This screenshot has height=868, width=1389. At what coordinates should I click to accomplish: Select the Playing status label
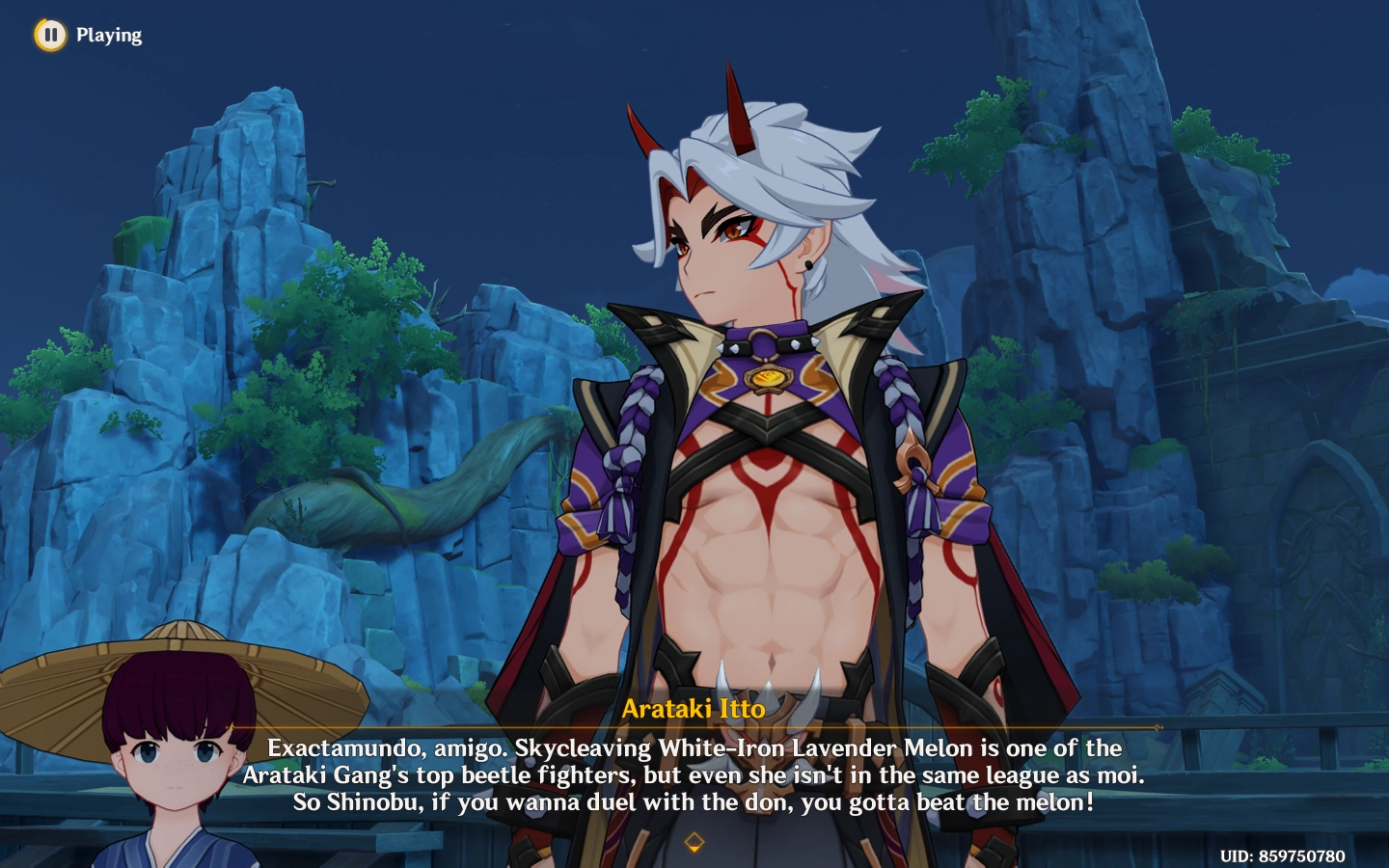click(x=109, y=35)
